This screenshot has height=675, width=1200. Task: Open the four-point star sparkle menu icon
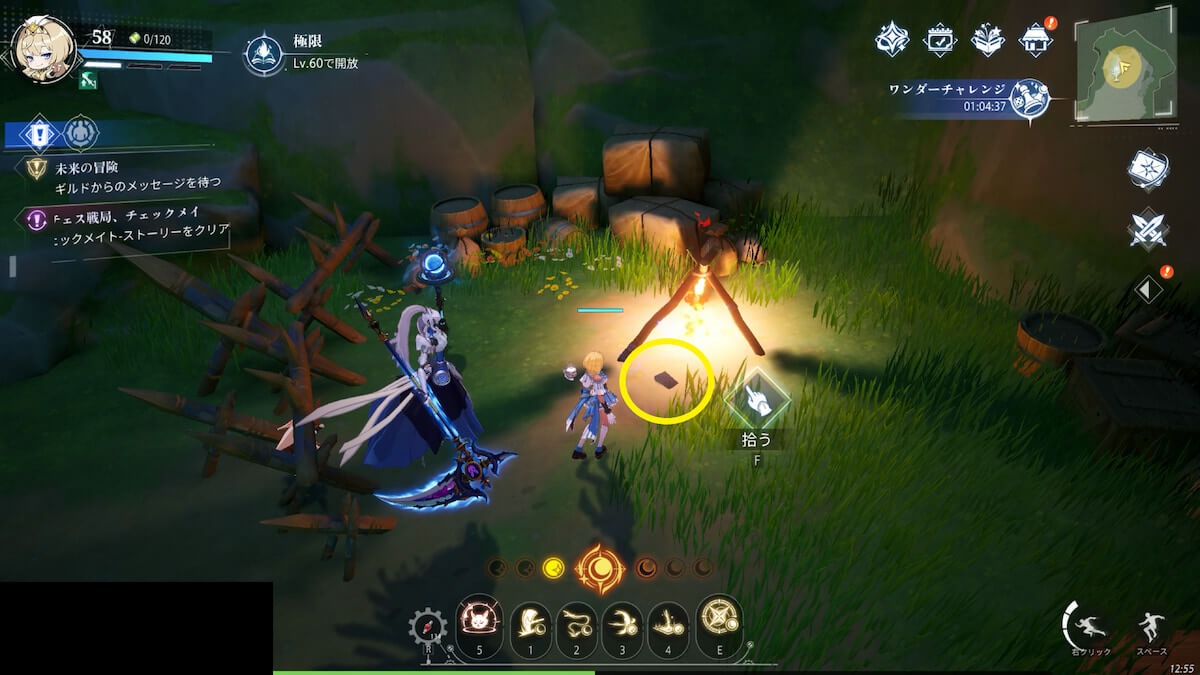pos(891,40)
